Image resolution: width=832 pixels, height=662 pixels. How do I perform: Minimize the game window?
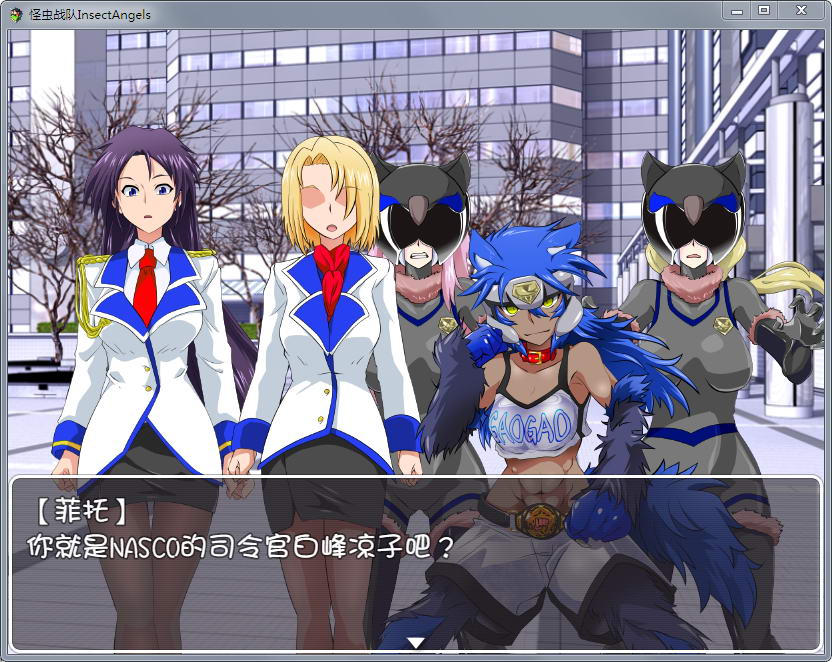pos(737,10)
